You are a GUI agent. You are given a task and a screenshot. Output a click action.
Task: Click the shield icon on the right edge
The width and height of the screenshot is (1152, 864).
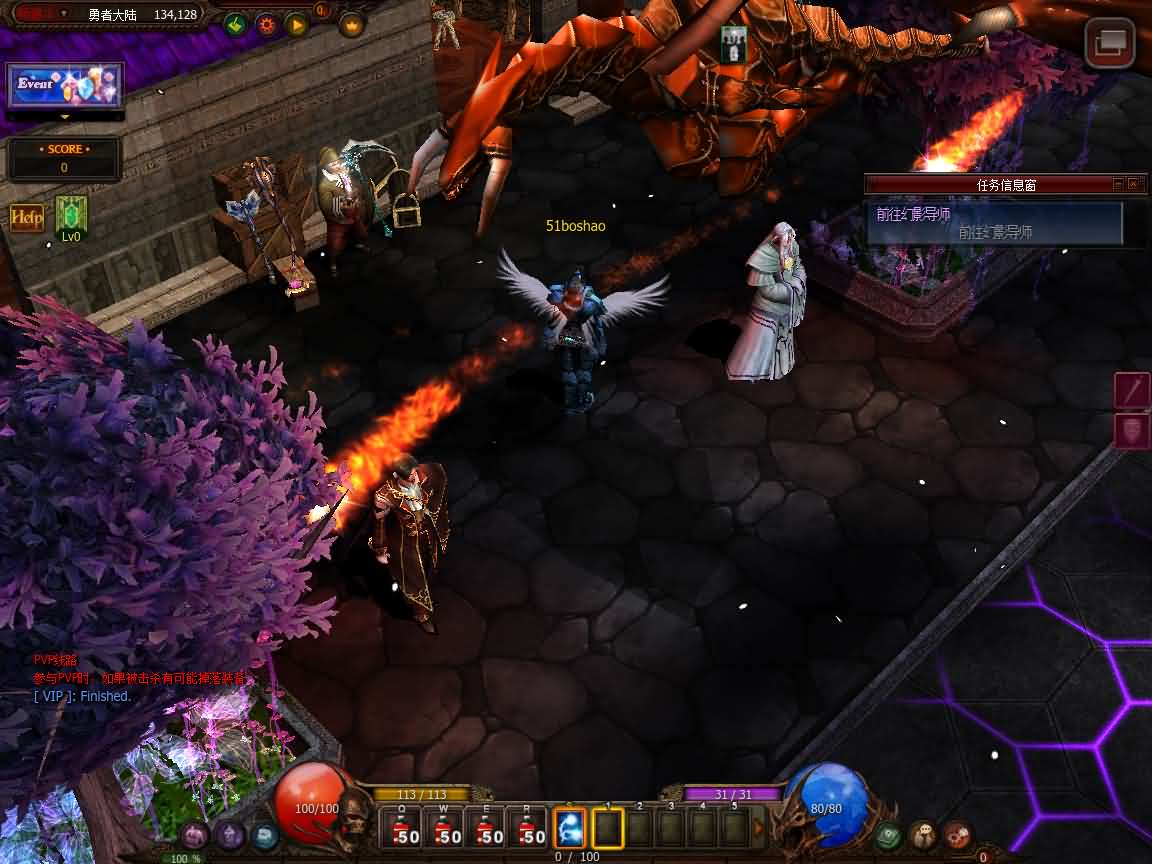click(1133, 431)
